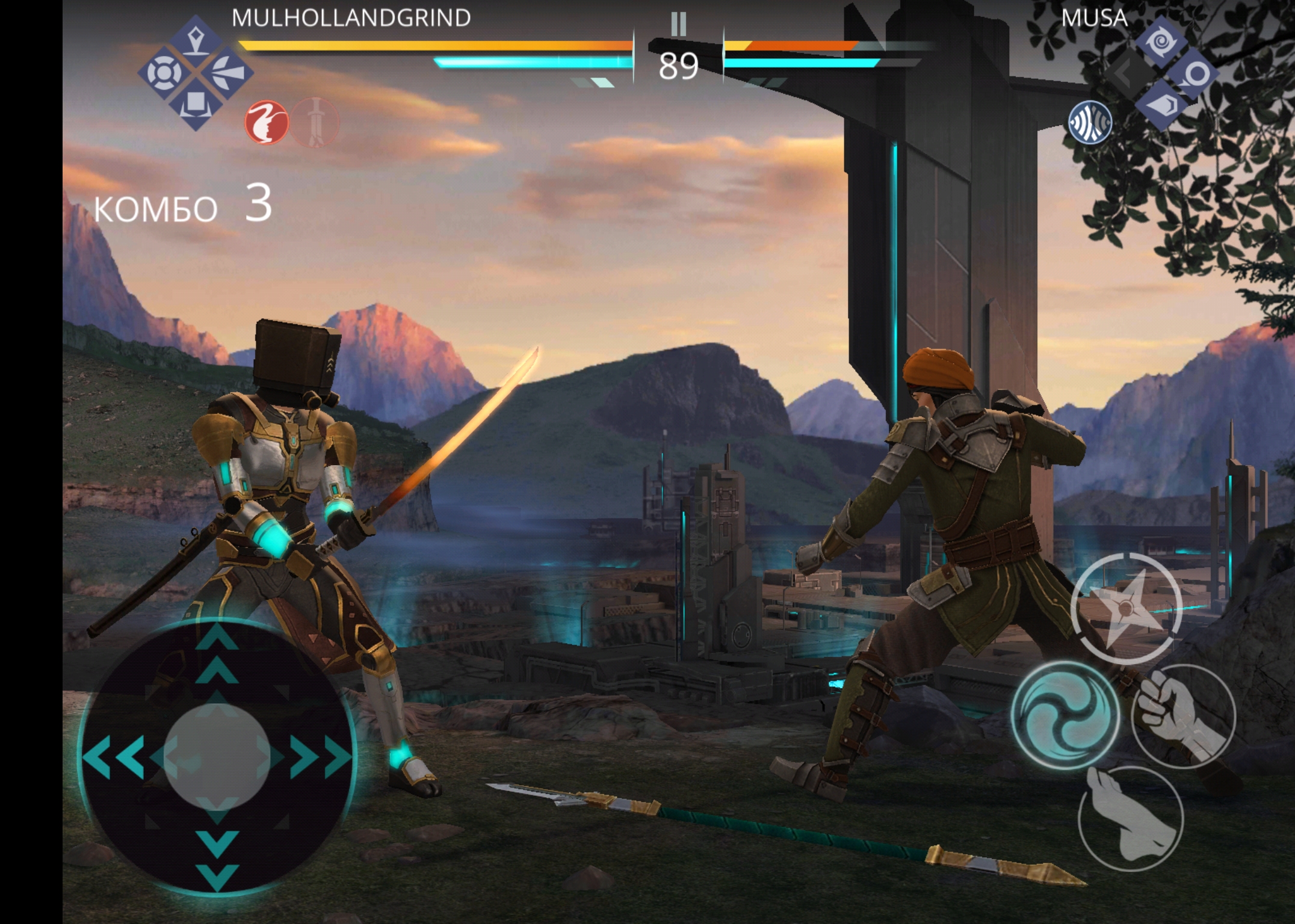Tap the shuriken ranged attack button
Viewport: 1295px width, 924px height.
tap(1127, 609)
